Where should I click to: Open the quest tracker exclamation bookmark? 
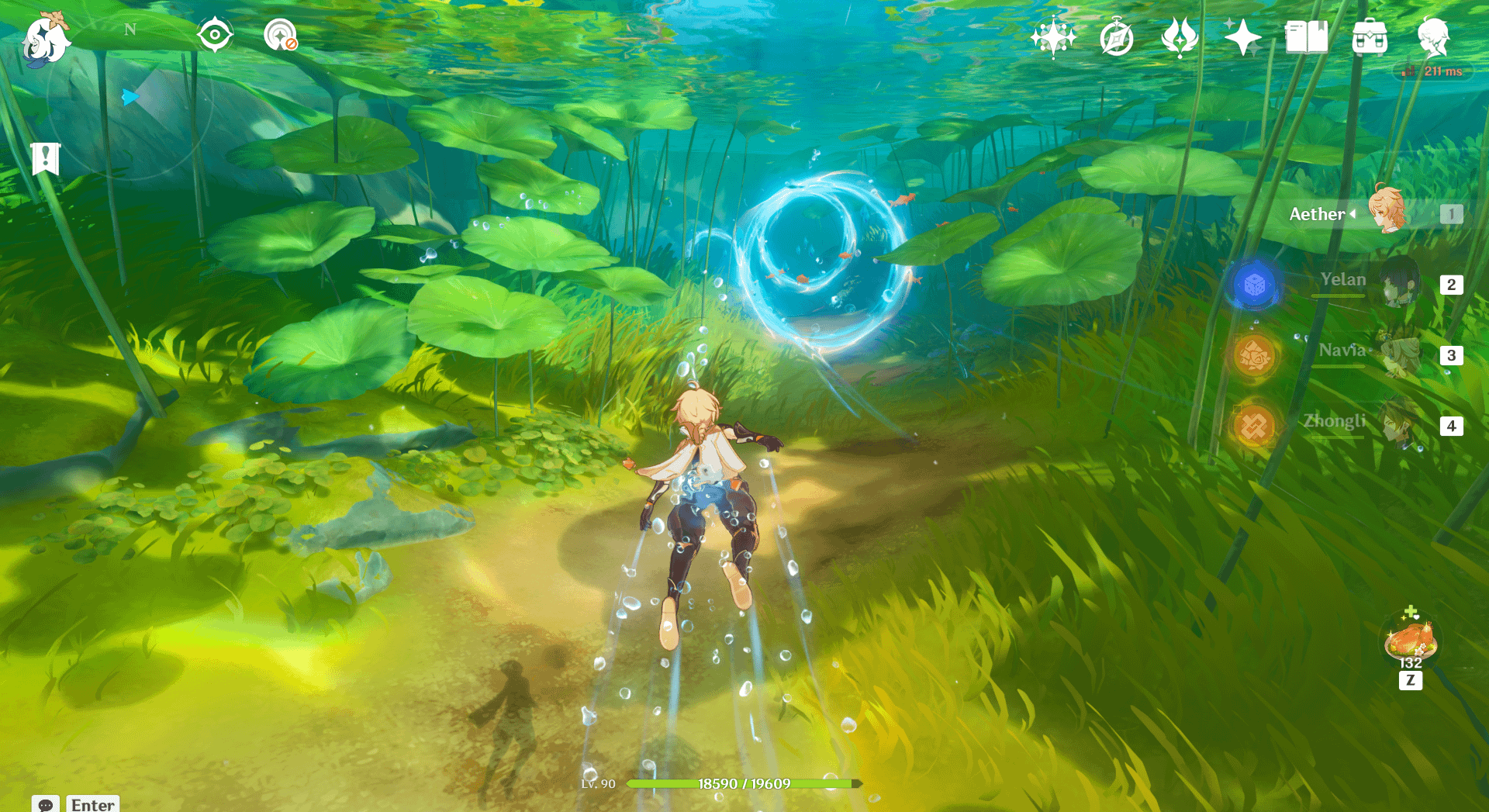click(46, 158)
